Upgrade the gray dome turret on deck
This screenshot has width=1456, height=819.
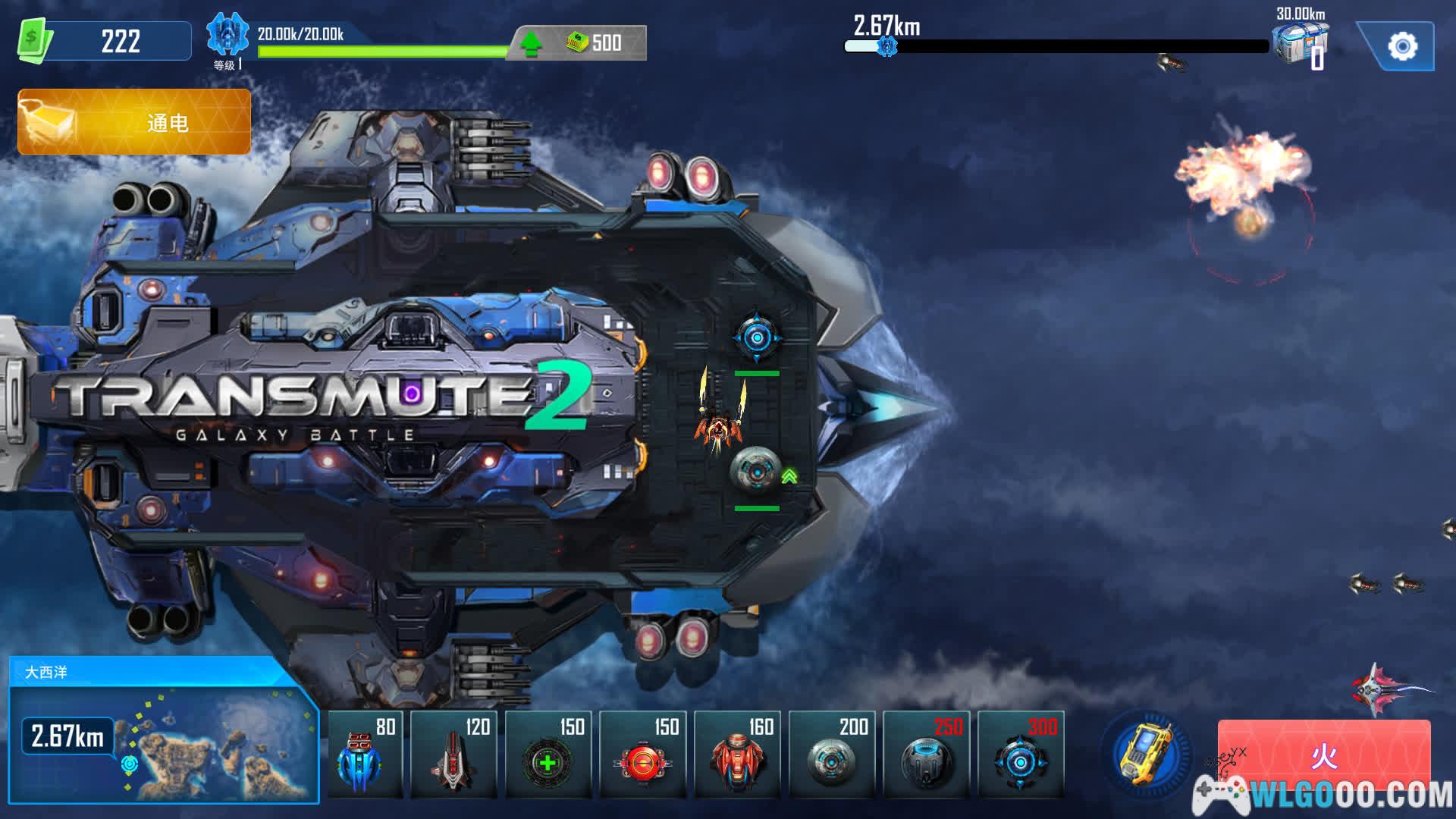pyautogui.click(x=789, y=476)
